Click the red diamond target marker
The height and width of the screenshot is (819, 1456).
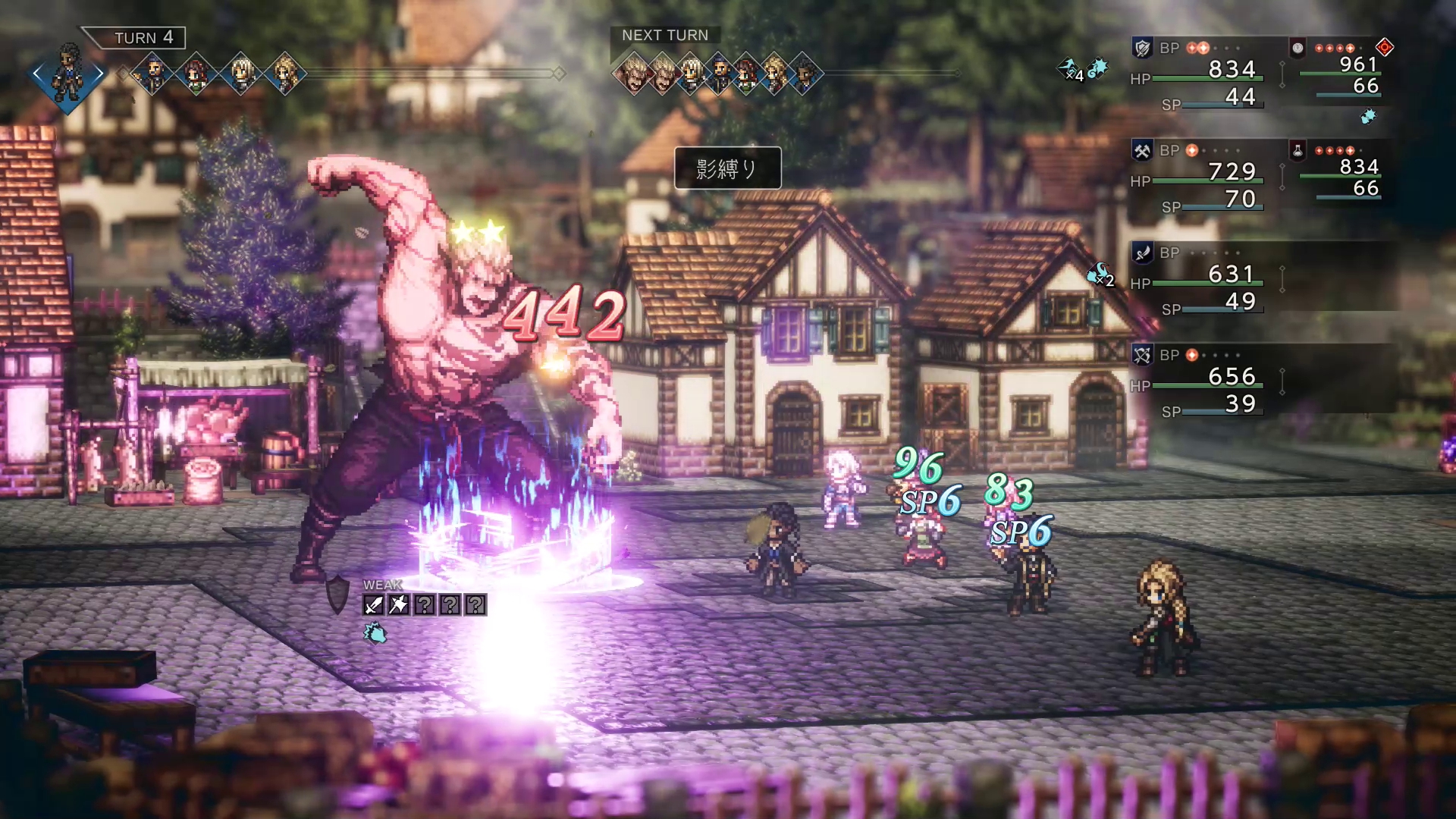coord(1385,48)
